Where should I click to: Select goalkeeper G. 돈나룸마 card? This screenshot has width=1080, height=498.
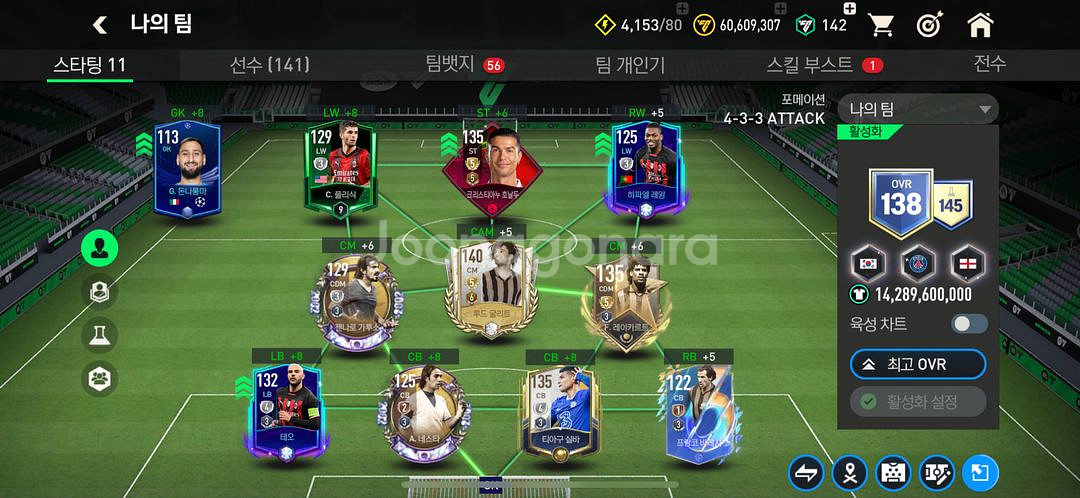187,168
